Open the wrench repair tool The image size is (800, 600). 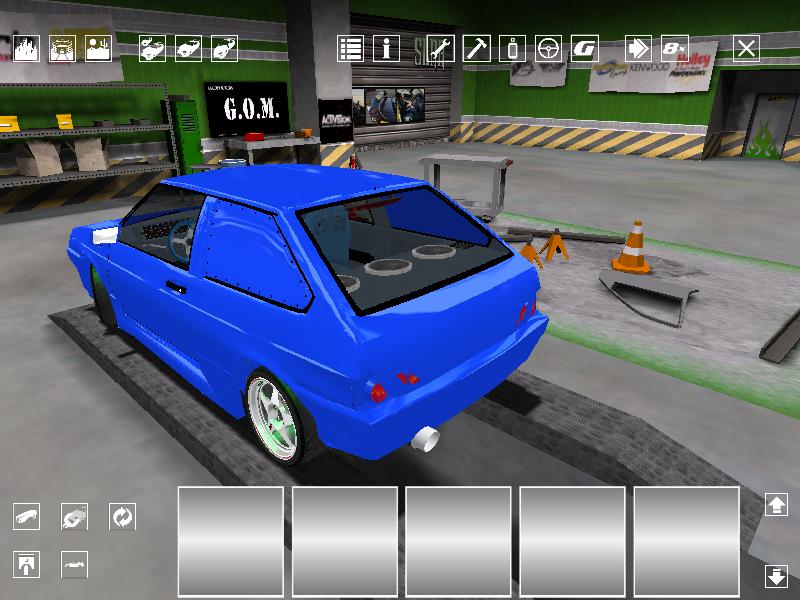click(x=441, y=48)
